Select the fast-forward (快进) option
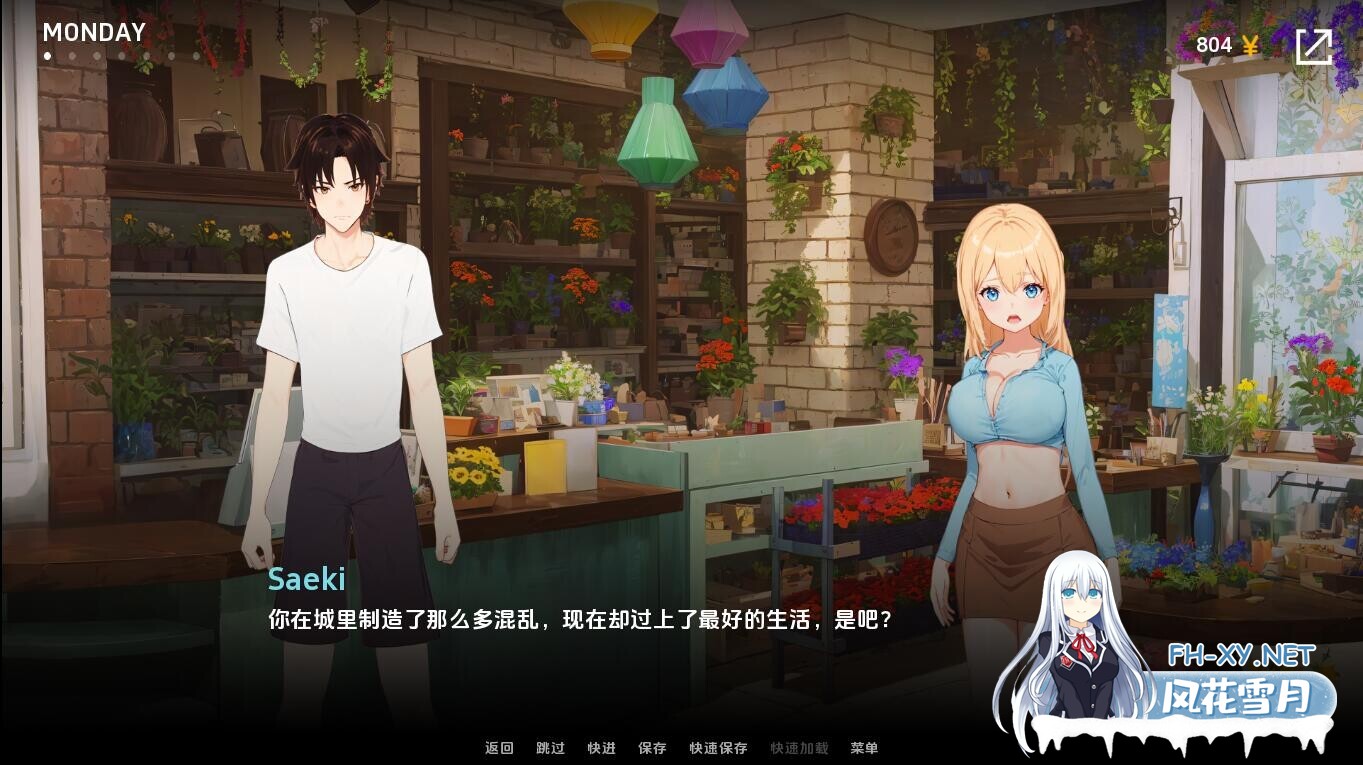This screenshot has height=765, width=1363. [601, 748]
